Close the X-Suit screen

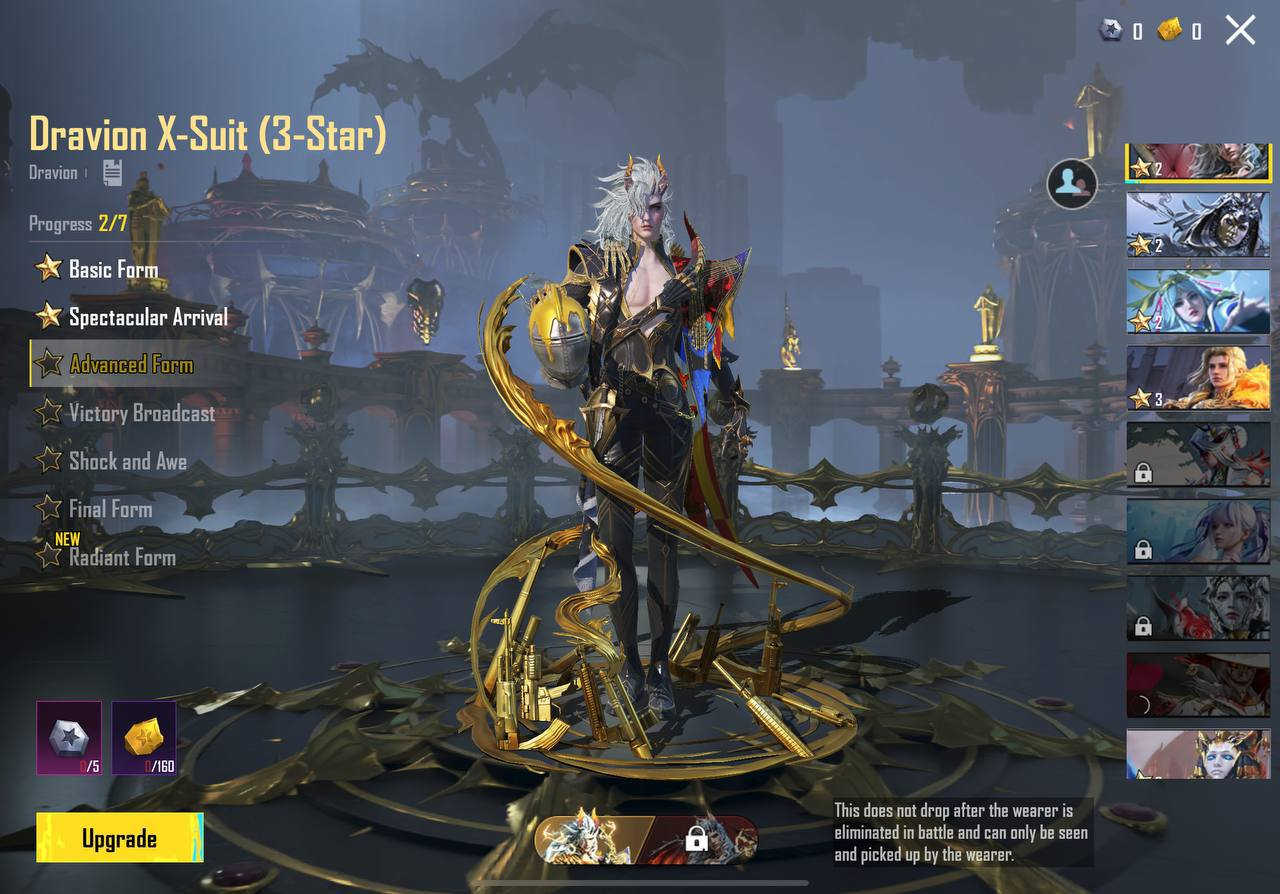click(1240, 30)
